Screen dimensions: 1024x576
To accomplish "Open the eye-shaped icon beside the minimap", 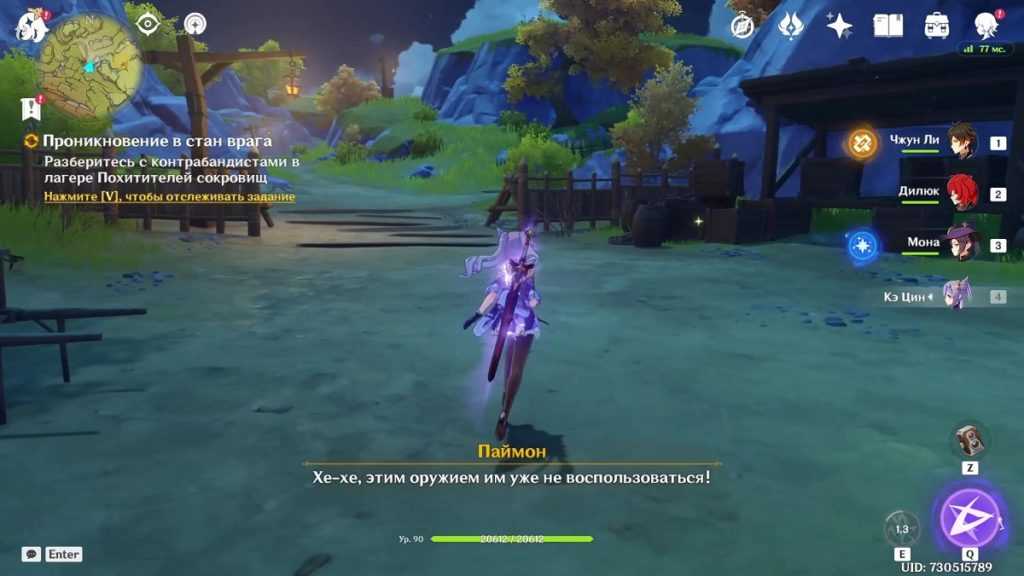I will click(148, 24).
